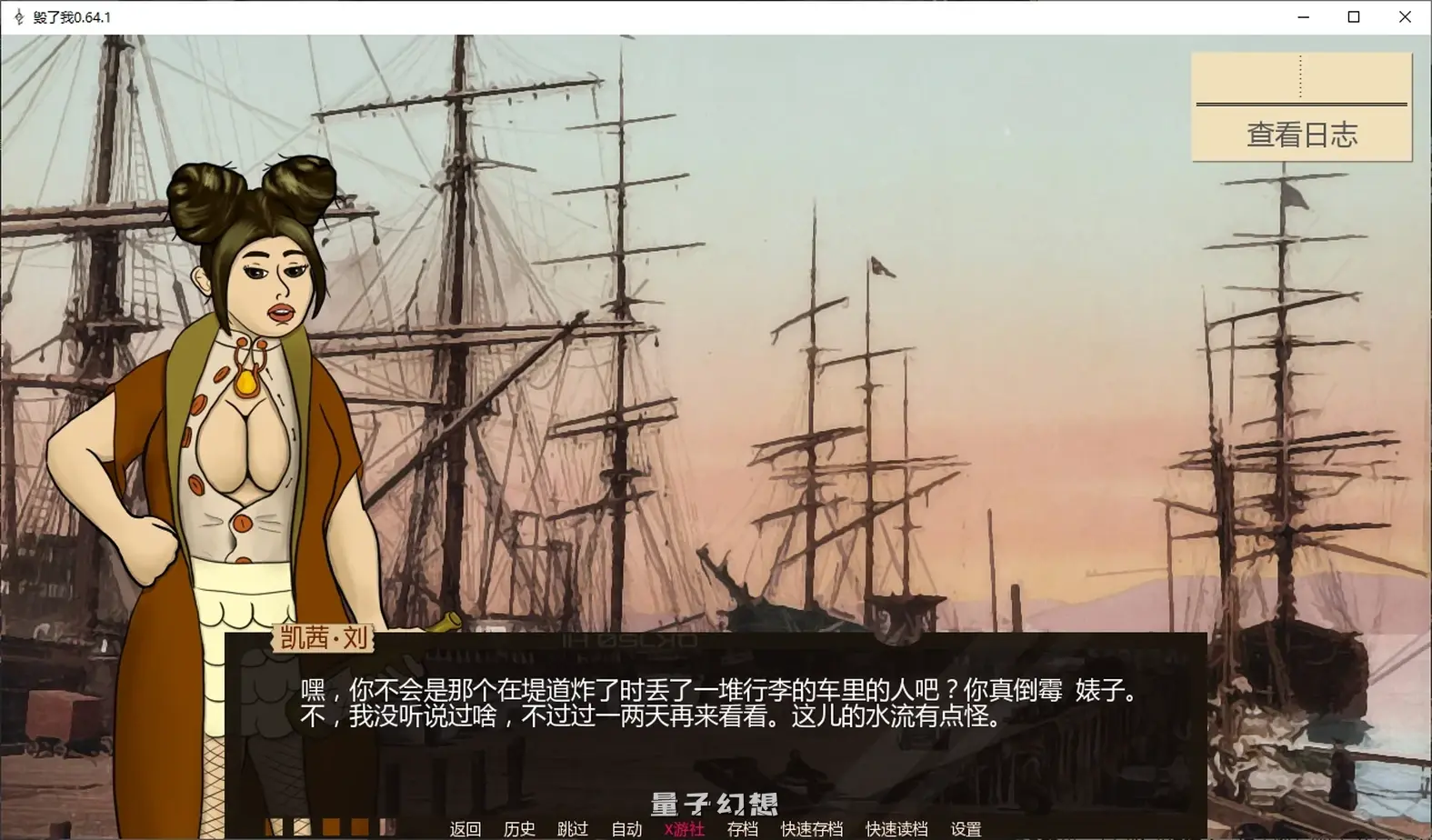Screen dimensions: 1432x840
Task: Click the first solid orange square swatch
Action: pos(329,825)
